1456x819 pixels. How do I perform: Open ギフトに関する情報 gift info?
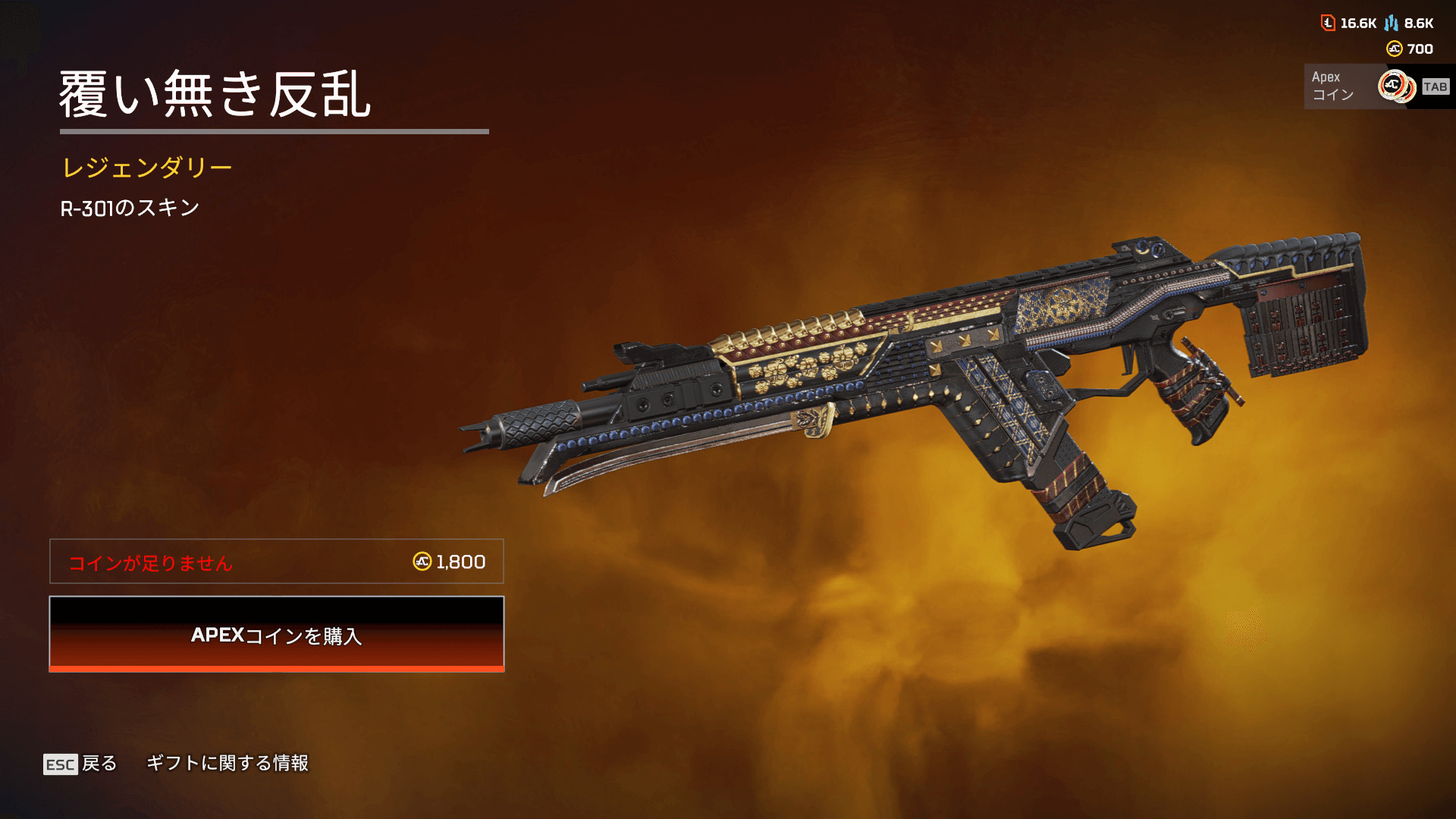pyautogui.click(x=227, y=763)
